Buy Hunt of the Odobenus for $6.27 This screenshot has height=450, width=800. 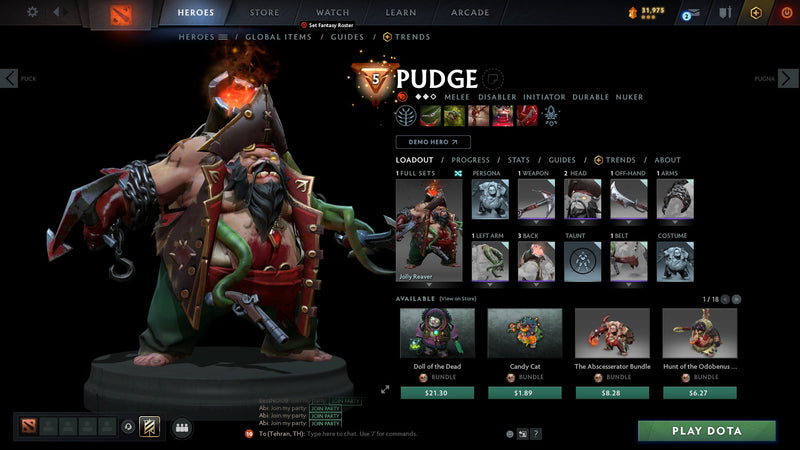(x=699, y=393)
